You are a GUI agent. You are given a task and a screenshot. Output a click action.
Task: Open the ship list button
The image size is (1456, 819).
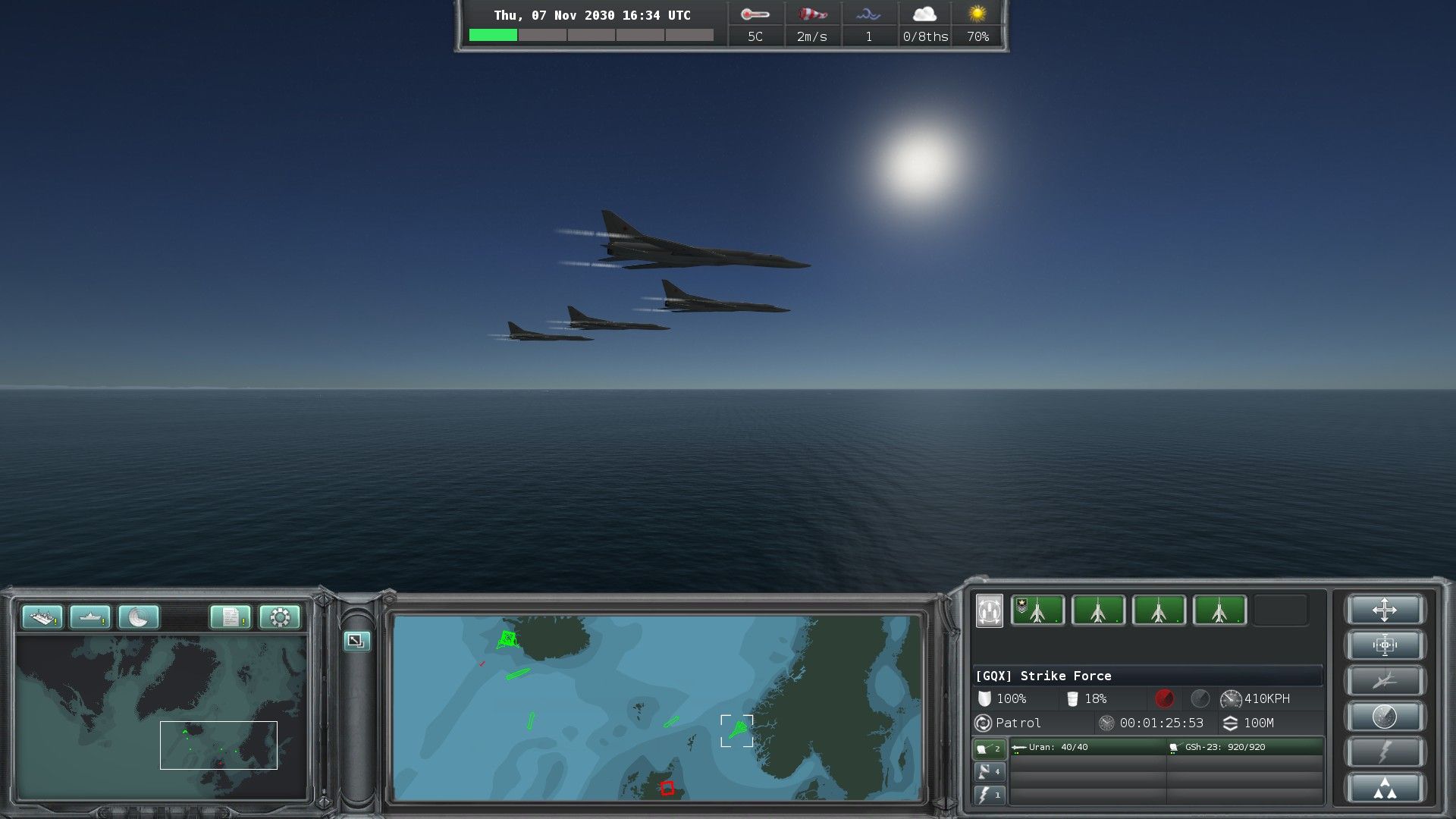[90, 617]
